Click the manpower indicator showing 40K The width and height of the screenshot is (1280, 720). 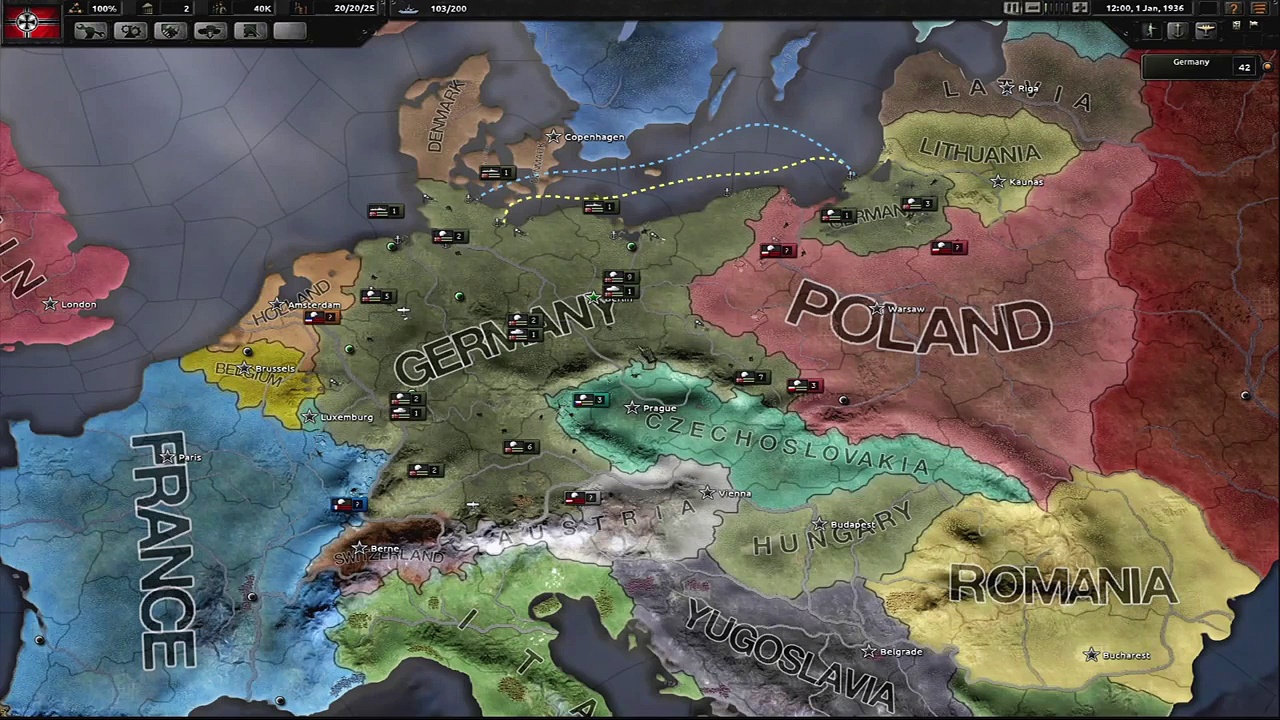(x=262, y=8)
